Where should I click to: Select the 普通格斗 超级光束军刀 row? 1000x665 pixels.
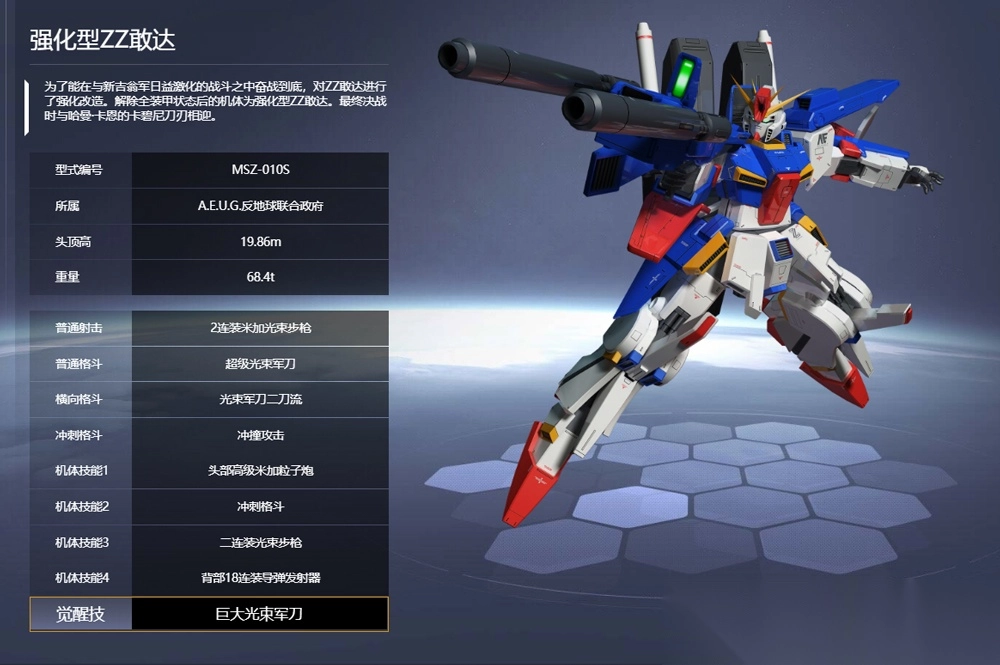pos(209,364)
